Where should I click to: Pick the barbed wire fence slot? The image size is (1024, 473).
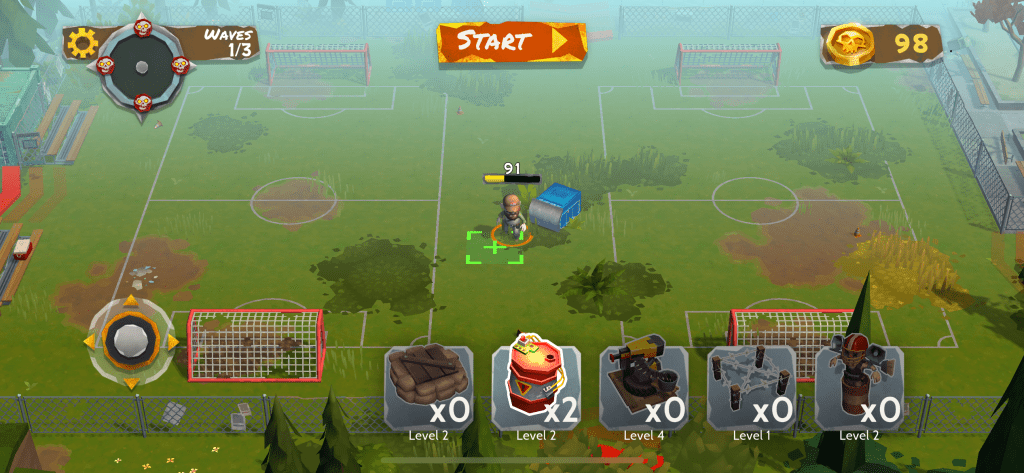click(x=752, y=386)
